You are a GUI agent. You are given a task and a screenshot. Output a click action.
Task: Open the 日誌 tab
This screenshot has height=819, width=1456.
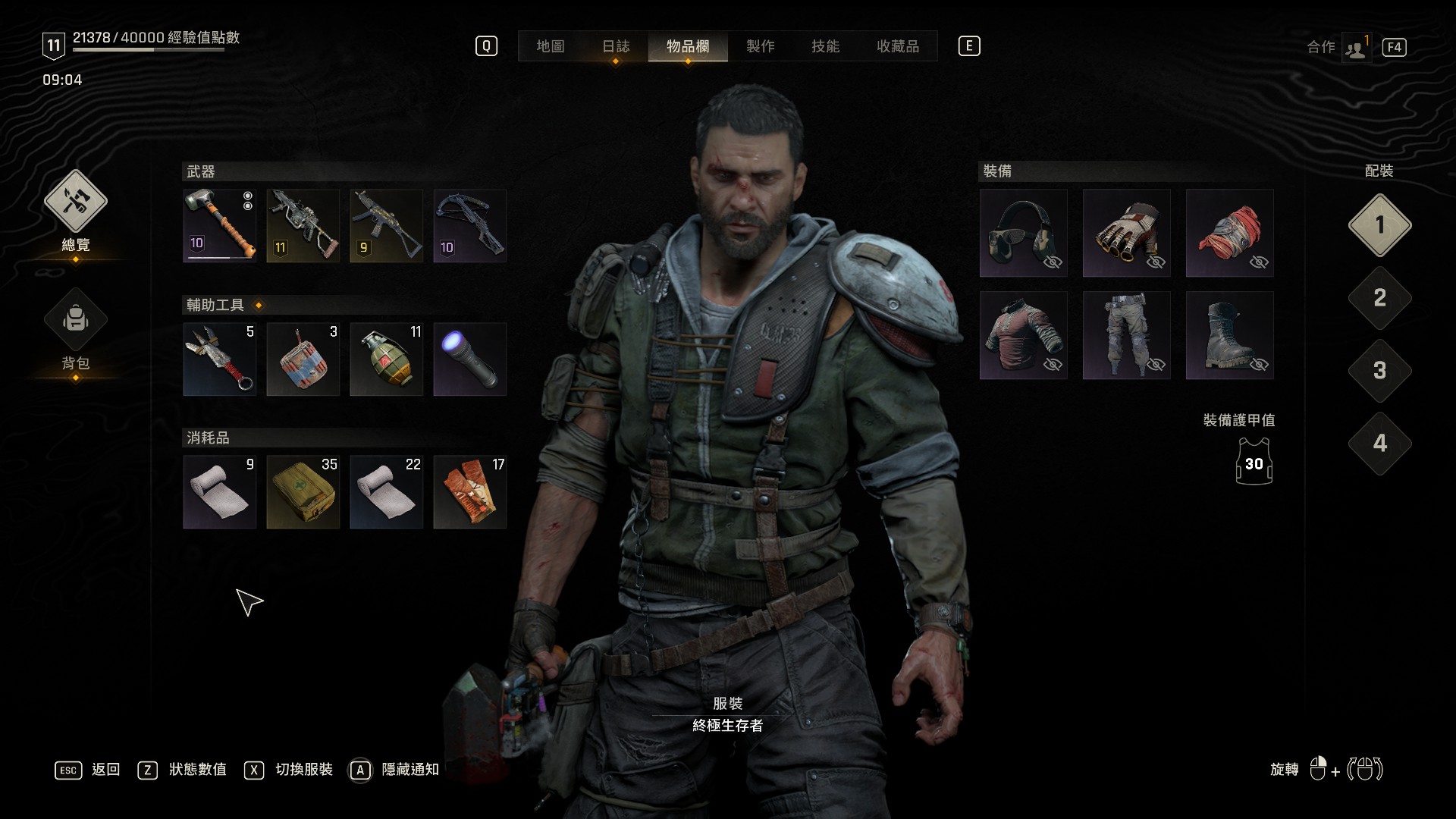pyautogui.click(x=616, y=46)
